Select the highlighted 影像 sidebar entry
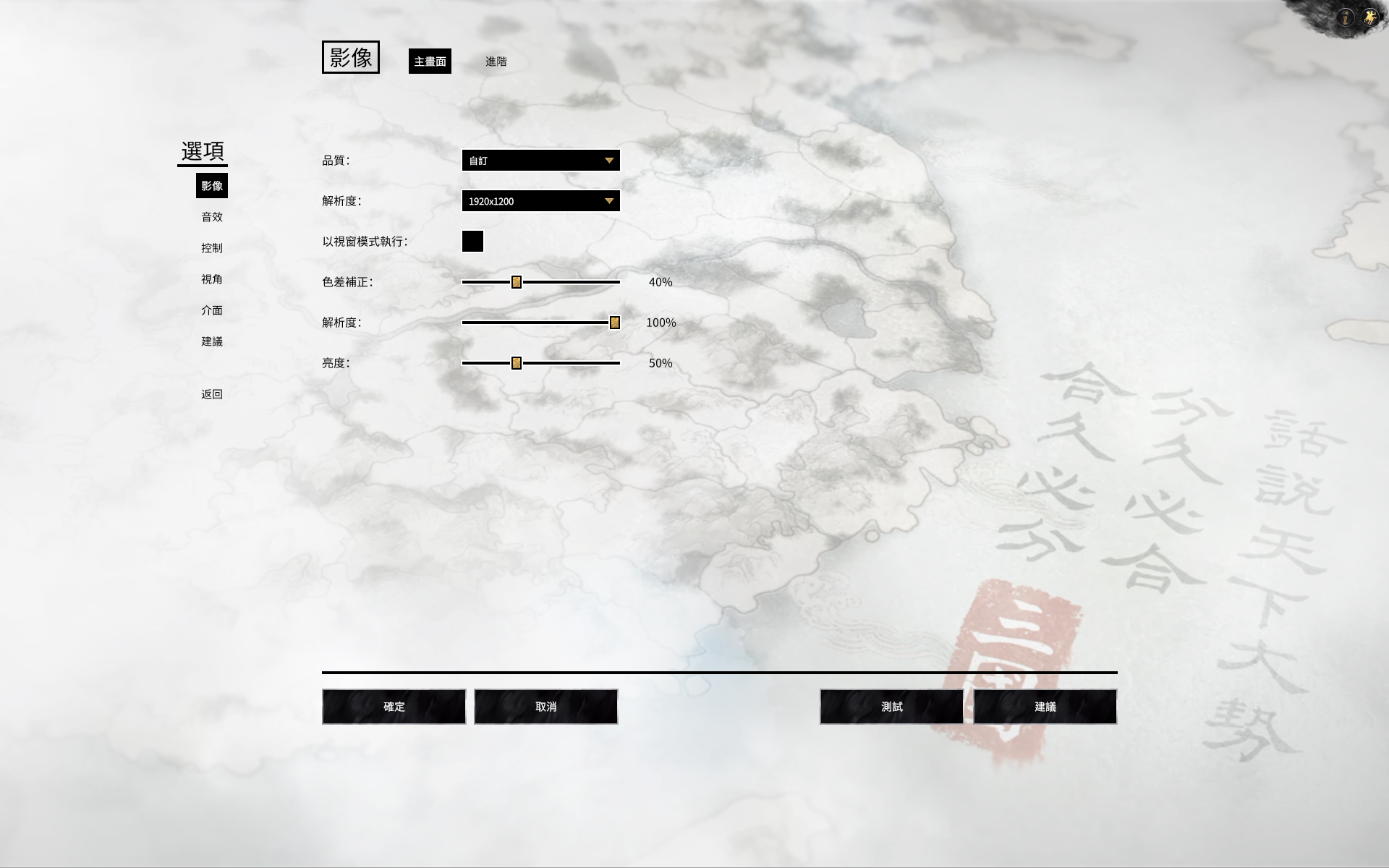This screenshot has height=868, width=1389. [212, 186]
